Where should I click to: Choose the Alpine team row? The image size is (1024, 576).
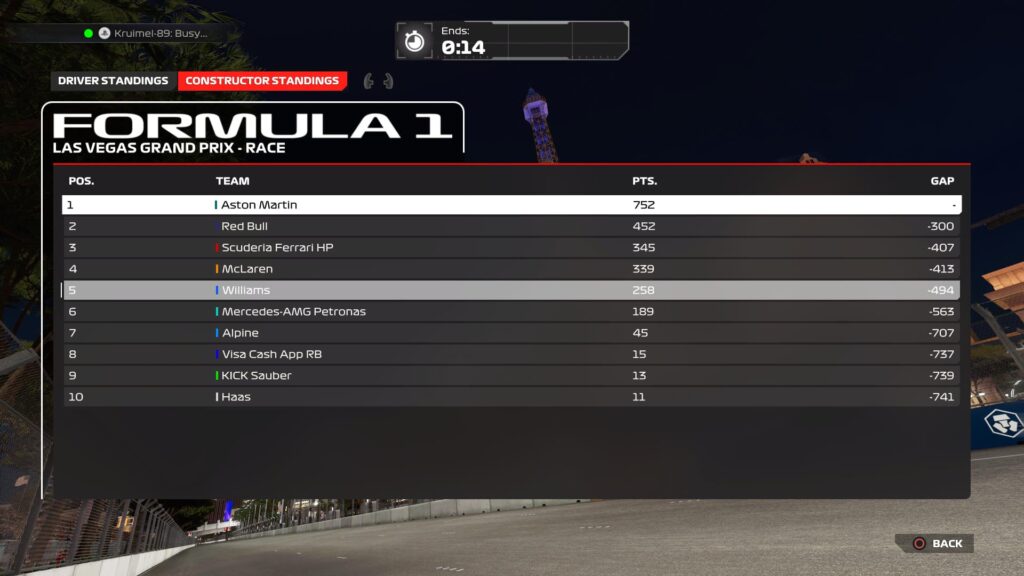point(511,333)
